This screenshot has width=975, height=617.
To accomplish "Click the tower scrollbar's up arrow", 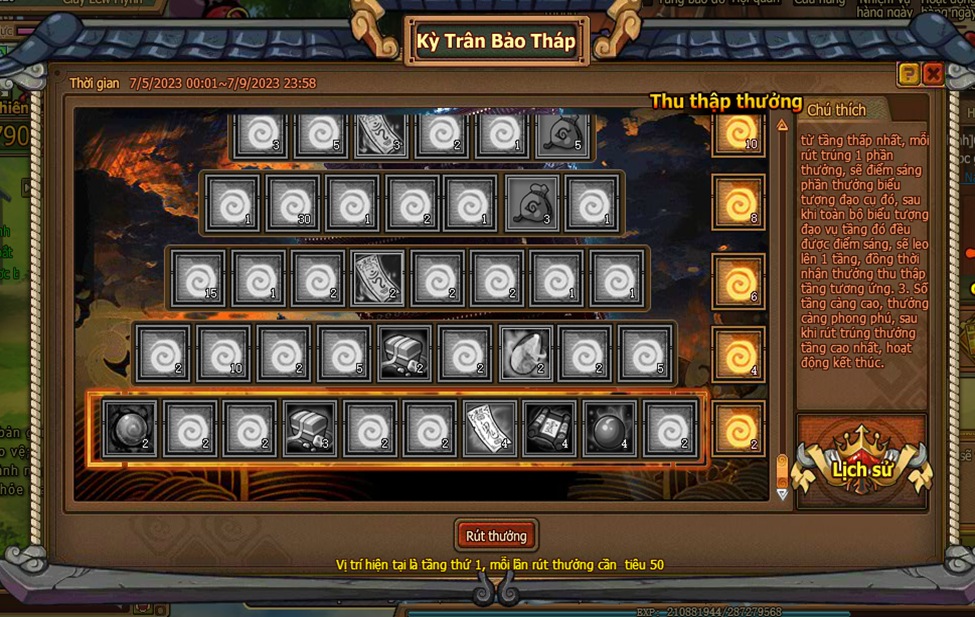I will click(x=782, y=126).
